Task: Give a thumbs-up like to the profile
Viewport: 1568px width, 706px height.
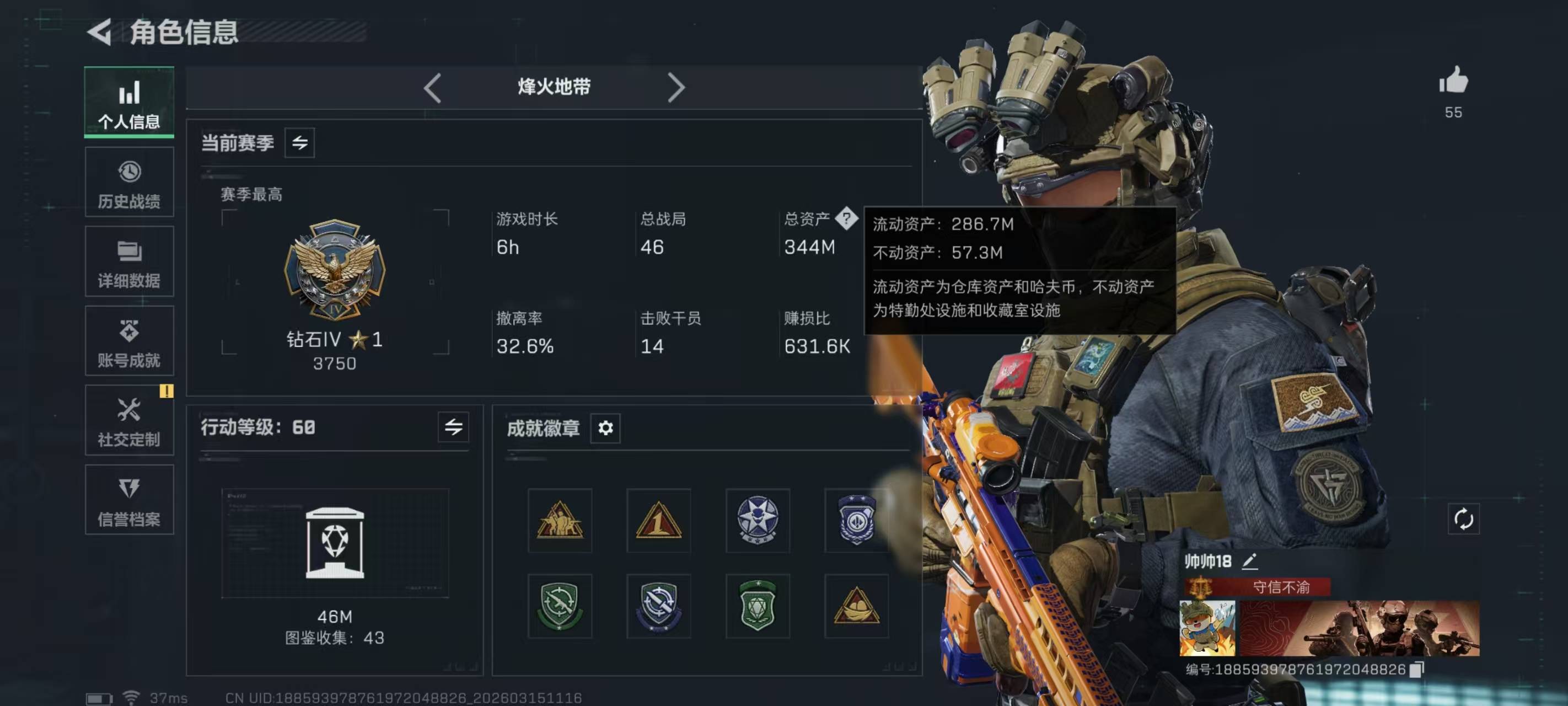Action: [1453, 82]
